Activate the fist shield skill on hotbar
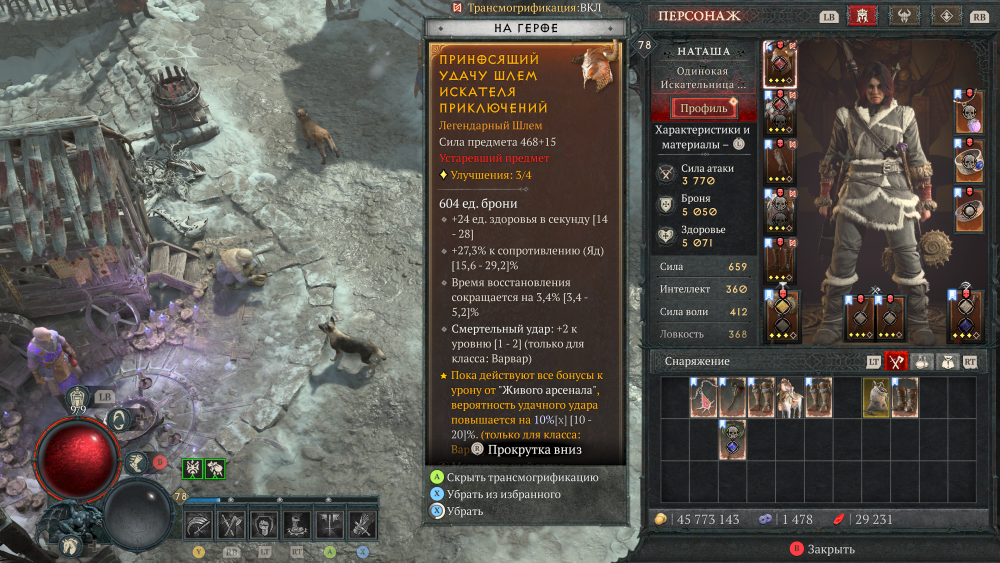This screenshot has width=1000, height=563. 264,522
